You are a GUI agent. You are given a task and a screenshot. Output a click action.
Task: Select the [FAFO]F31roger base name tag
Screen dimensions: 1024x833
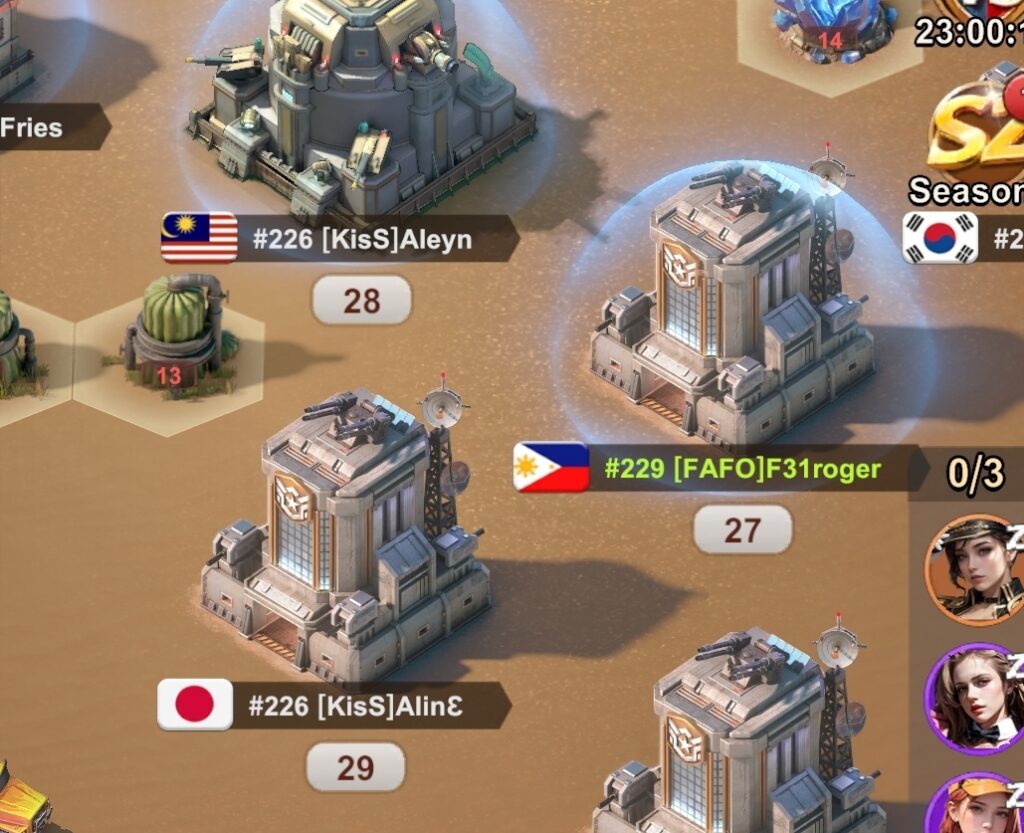pyautogui.click(x=742, y=468)
